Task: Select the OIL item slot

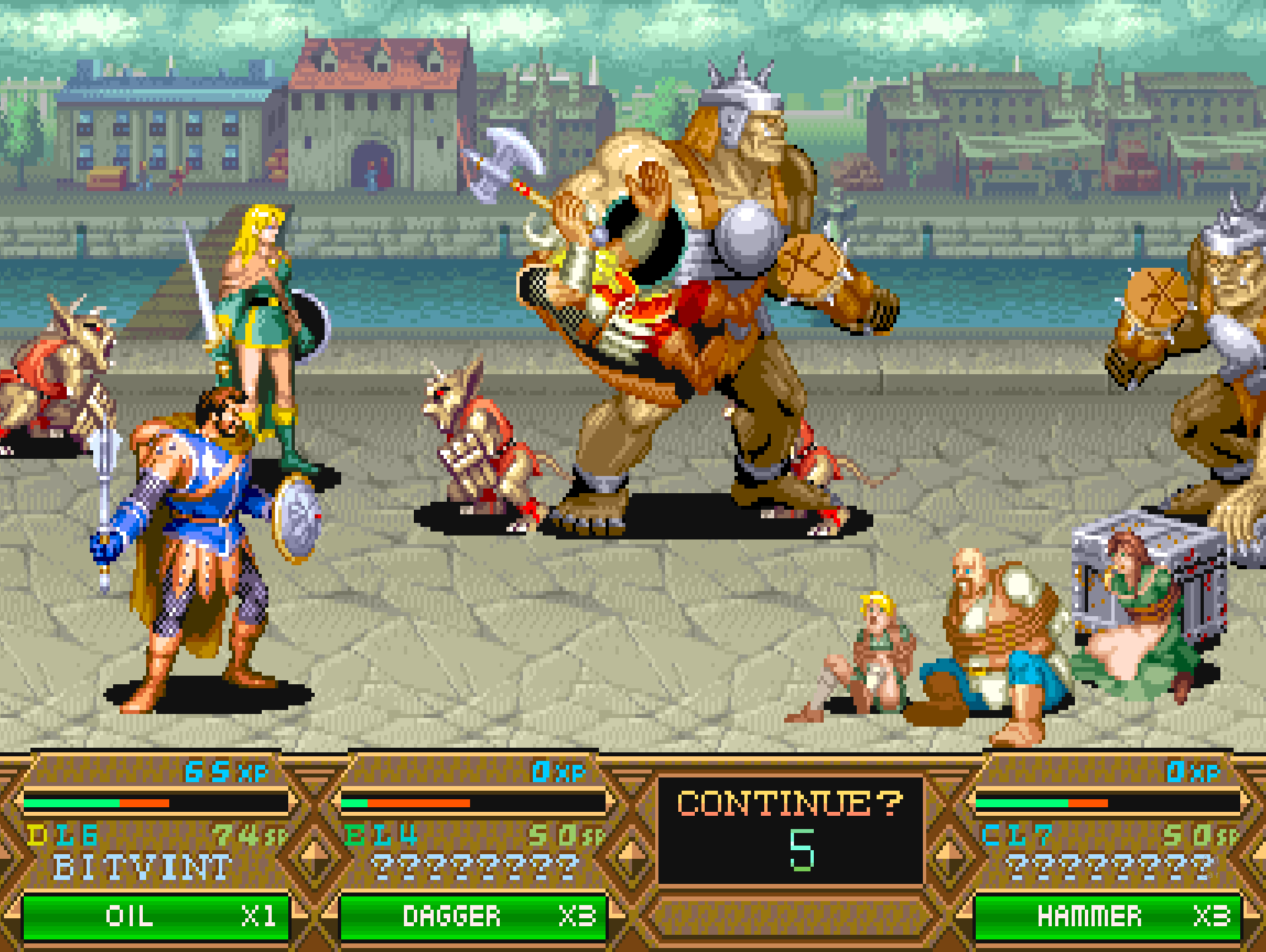Action: [x=156, y=916]
